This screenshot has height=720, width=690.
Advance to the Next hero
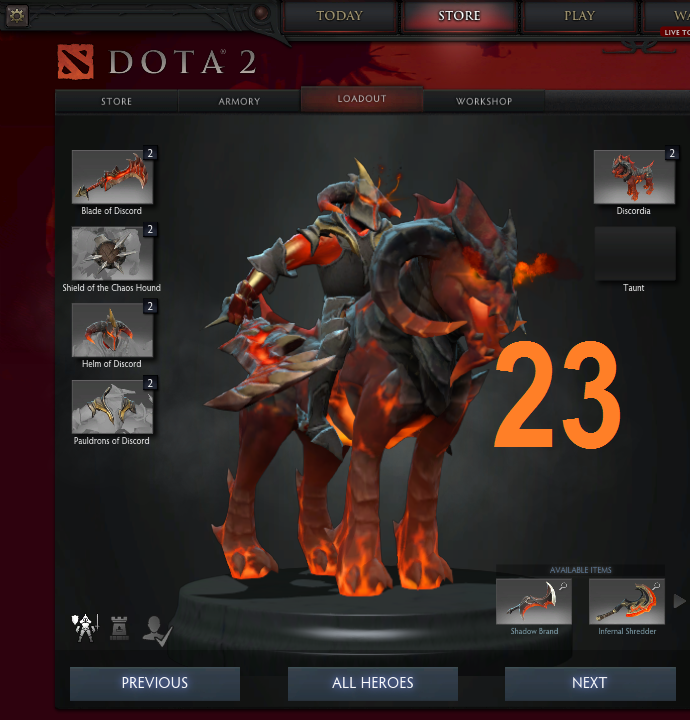[x=589, y=684]
